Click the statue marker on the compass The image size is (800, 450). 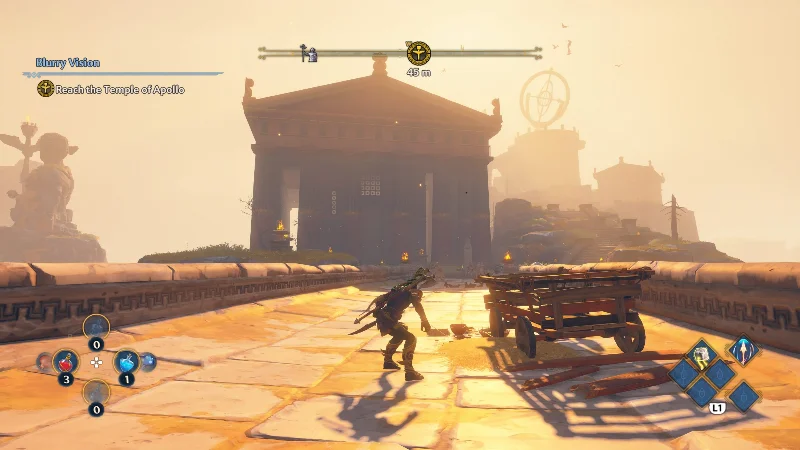309,53
